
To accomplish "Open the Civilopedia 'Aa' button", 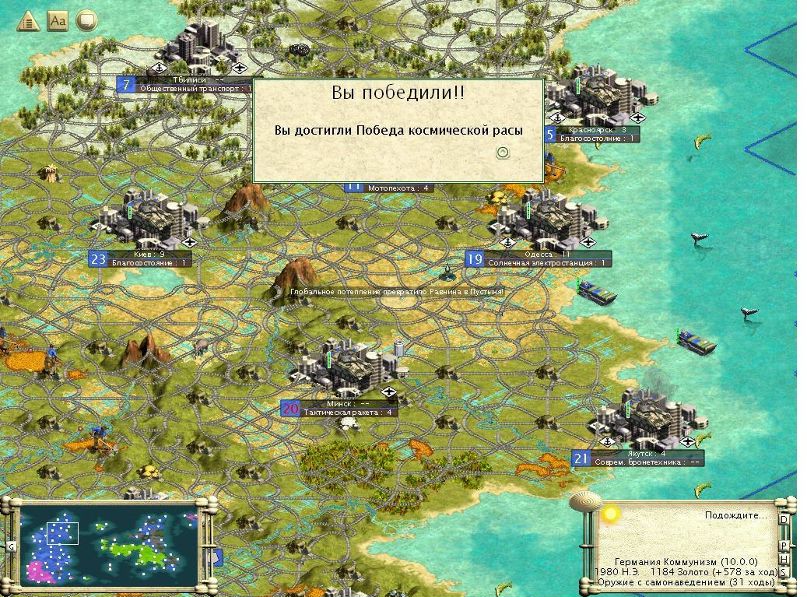I will (57, 21).
